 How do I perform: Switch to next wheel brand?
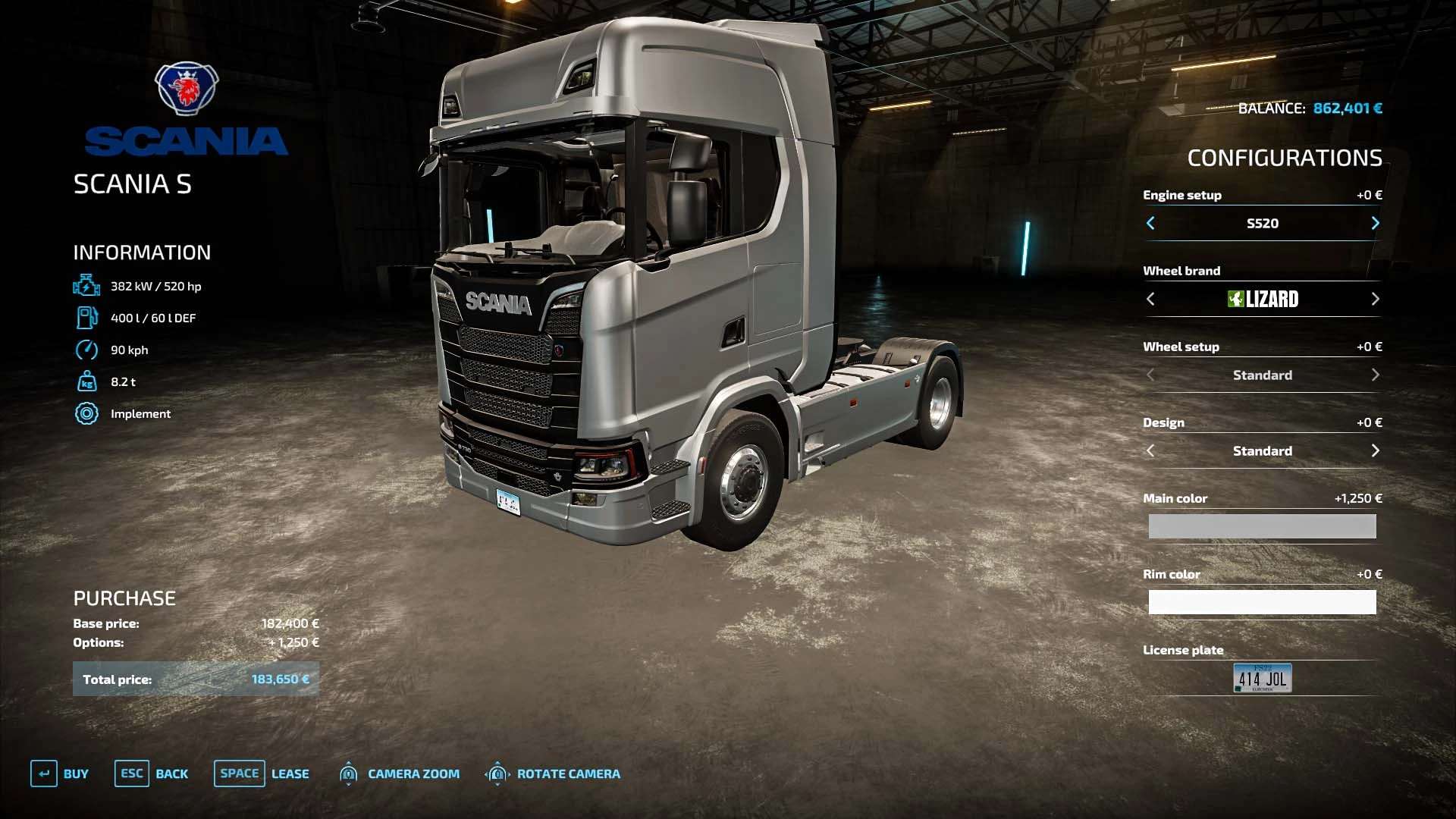click(1375, 299)
